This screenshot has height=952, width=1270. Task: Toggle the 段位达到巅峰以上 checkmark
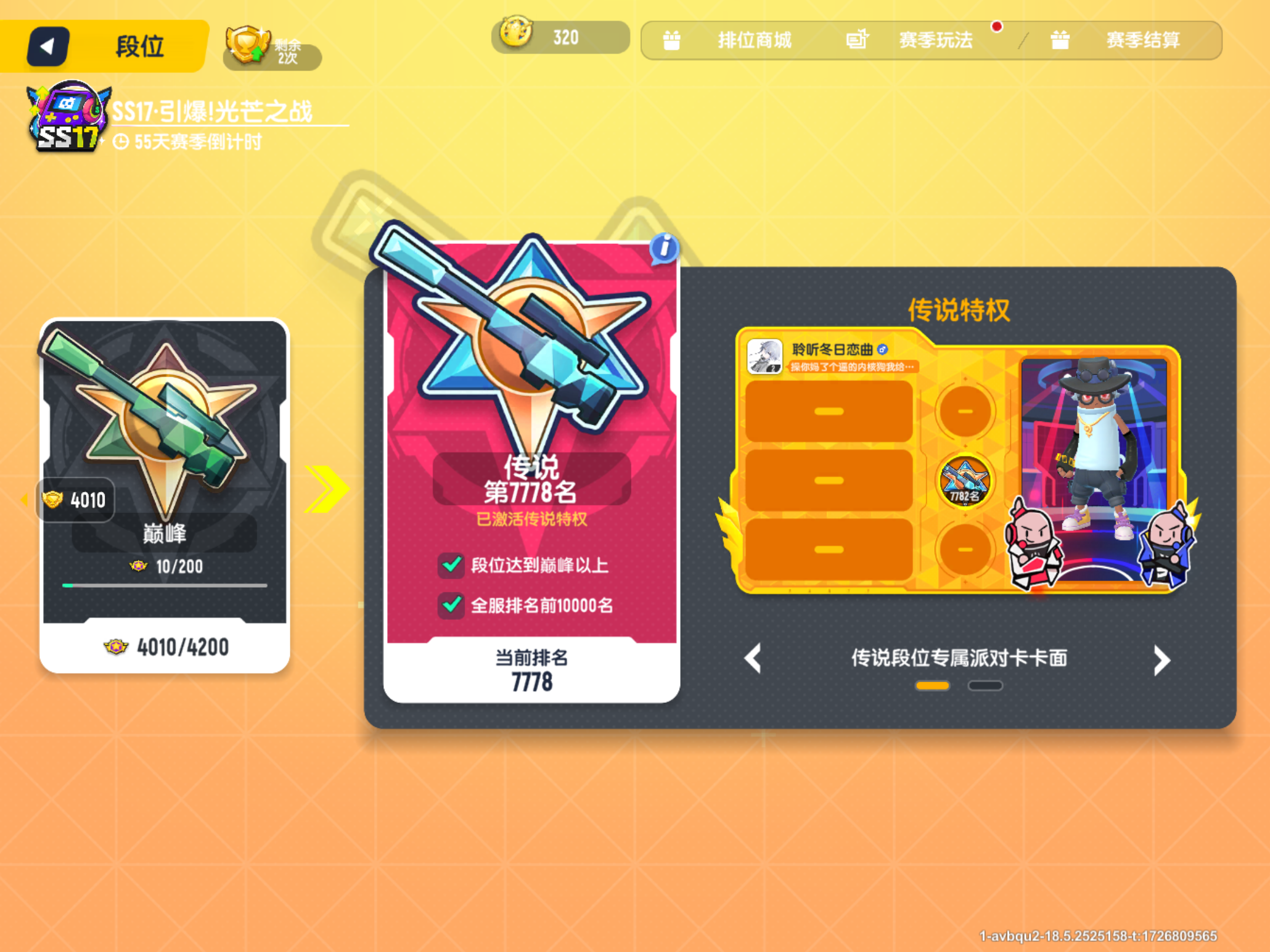pos(450,565)
